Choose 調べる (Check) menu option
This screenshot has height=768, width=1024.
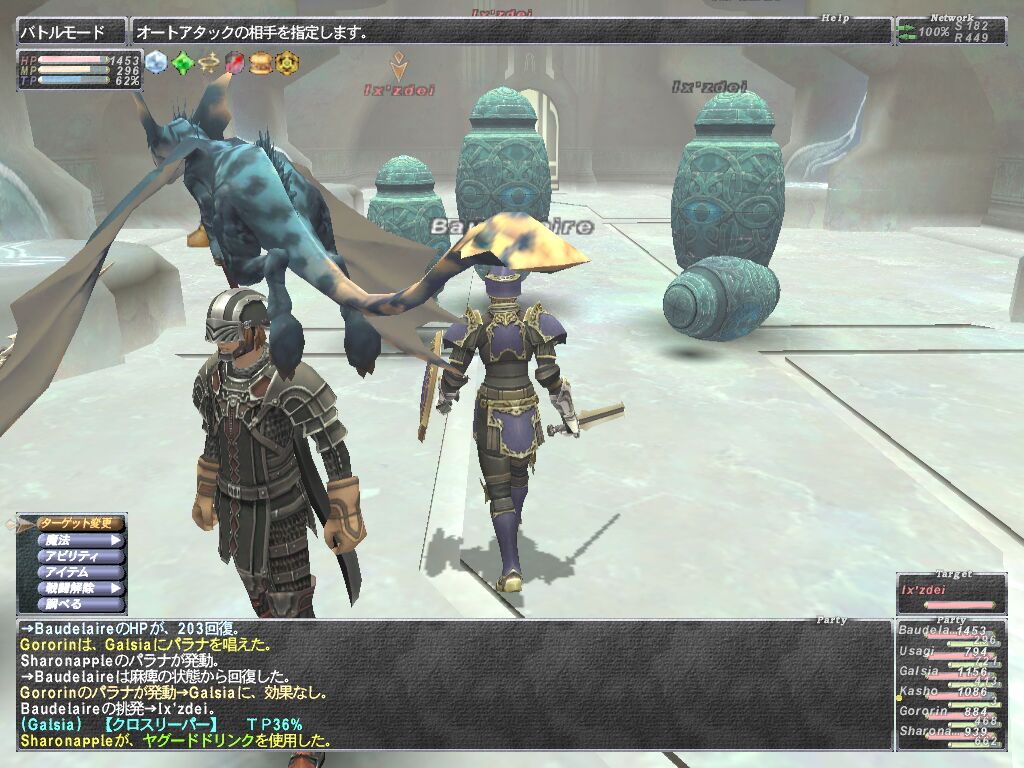tap(80, 605)
